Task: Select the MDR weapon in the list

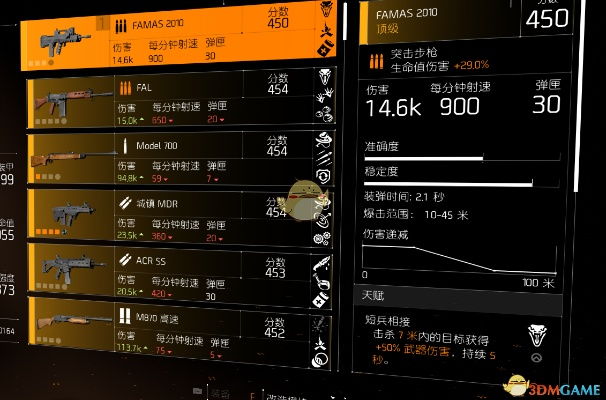Action: coord(180,215)
